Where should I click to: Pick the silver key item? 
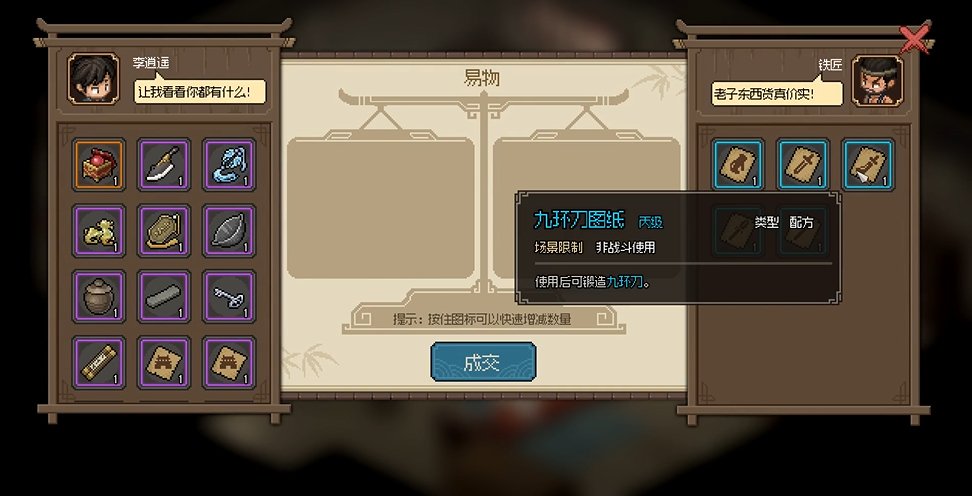pos(228,296)
